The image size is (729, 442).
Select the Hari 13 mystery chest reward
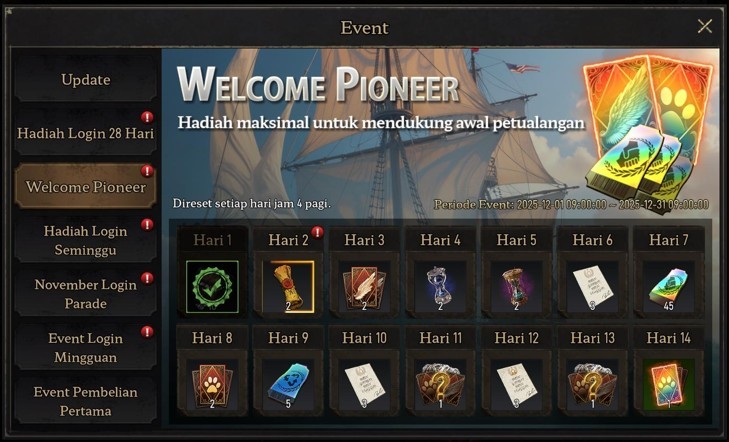click(x=593, y=384)
